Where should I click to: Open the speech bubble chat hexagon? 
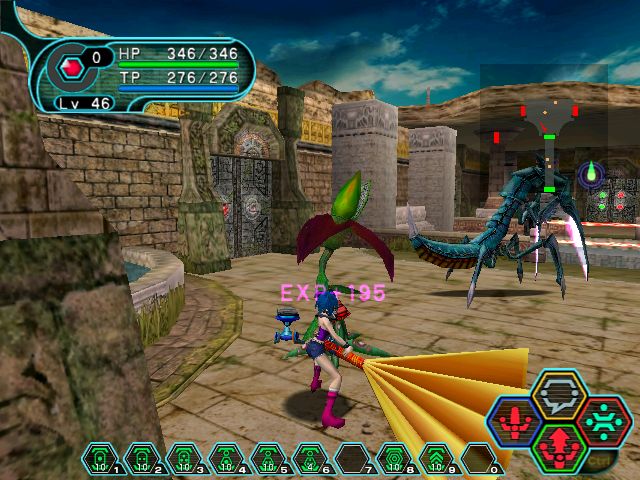559,394
